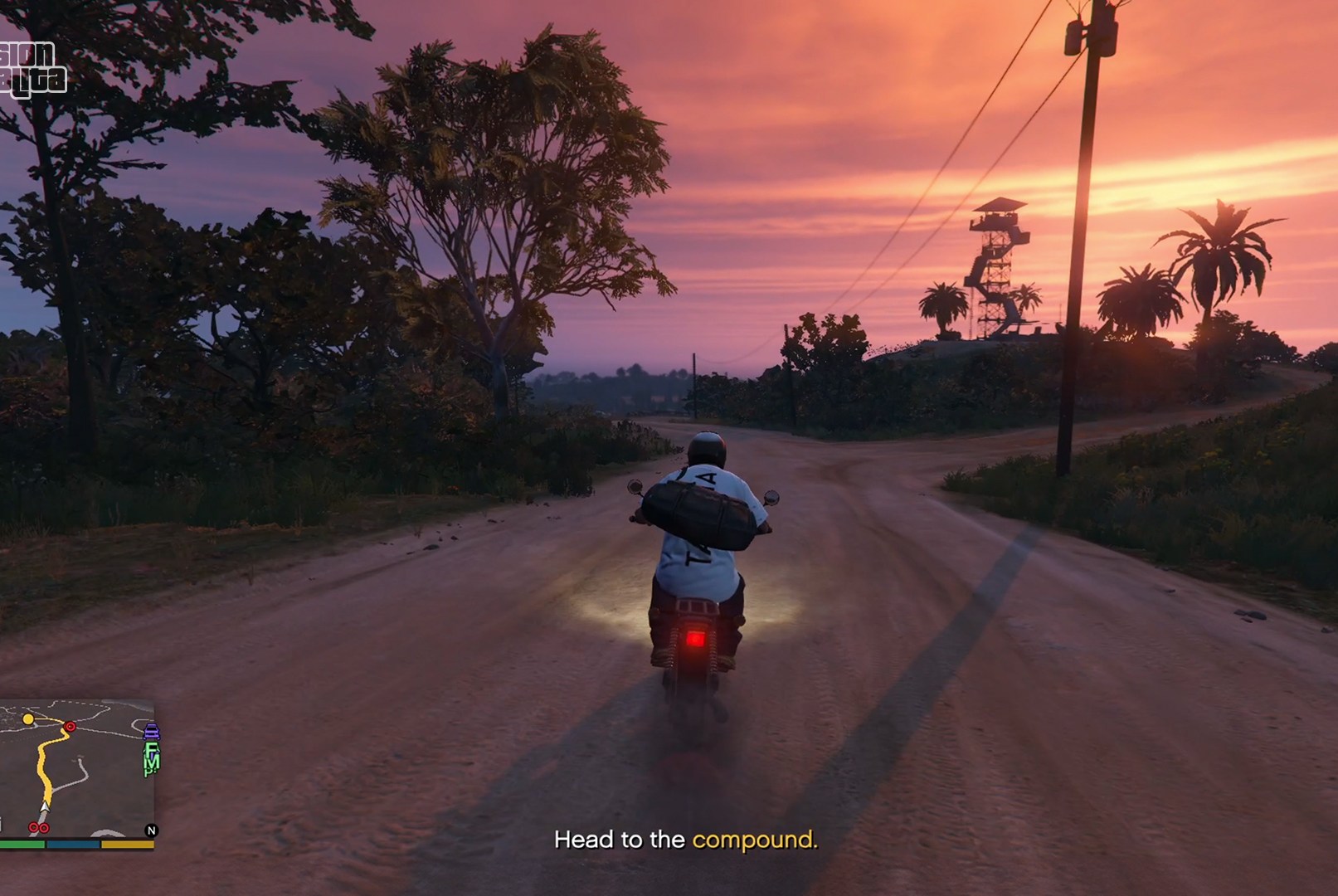Toggle the green health bar segment
Screen dimensions: 1338x896
tap(22, 845)
